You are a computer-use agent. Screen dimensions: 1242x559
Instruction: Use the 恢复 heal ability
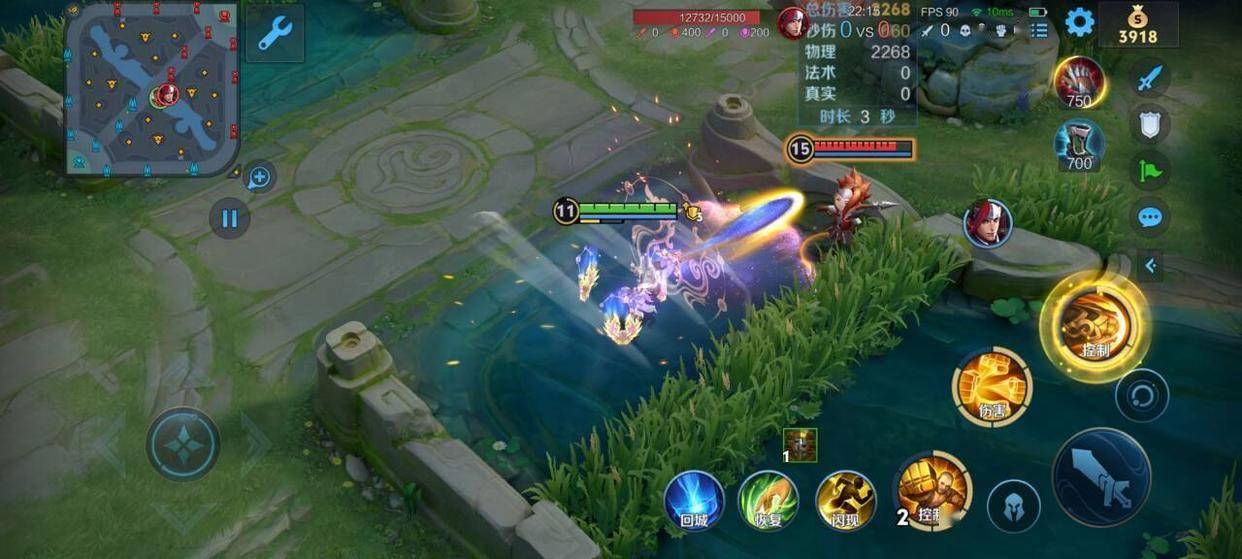click(x=768, y=500)
